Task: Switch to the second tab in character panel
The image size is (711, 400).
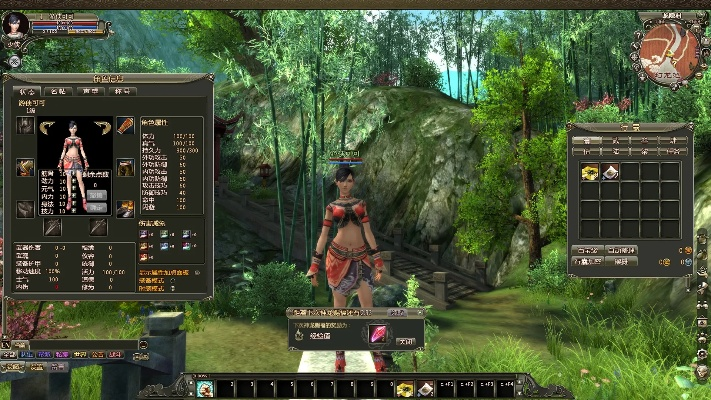Action: [x=57, y=91]
